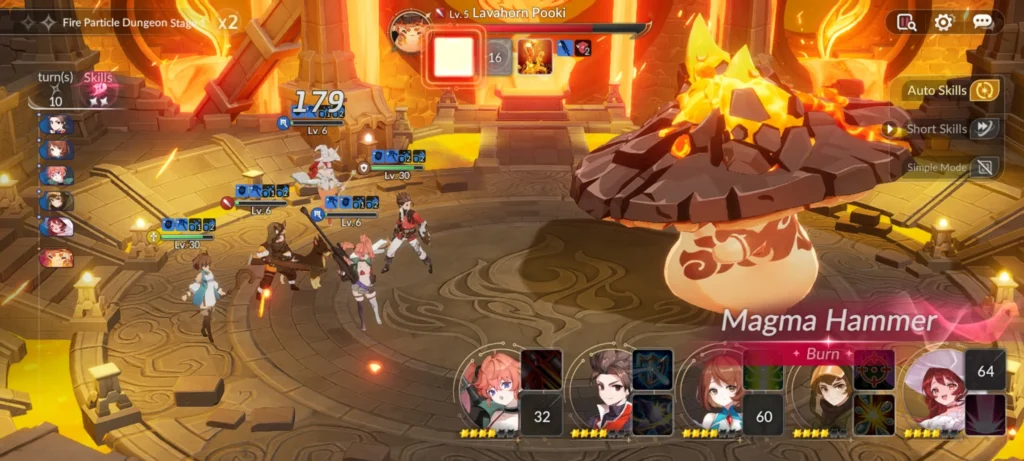
Task: Select the yellow-hooded hero portrait
Action: tap(824, 389)
